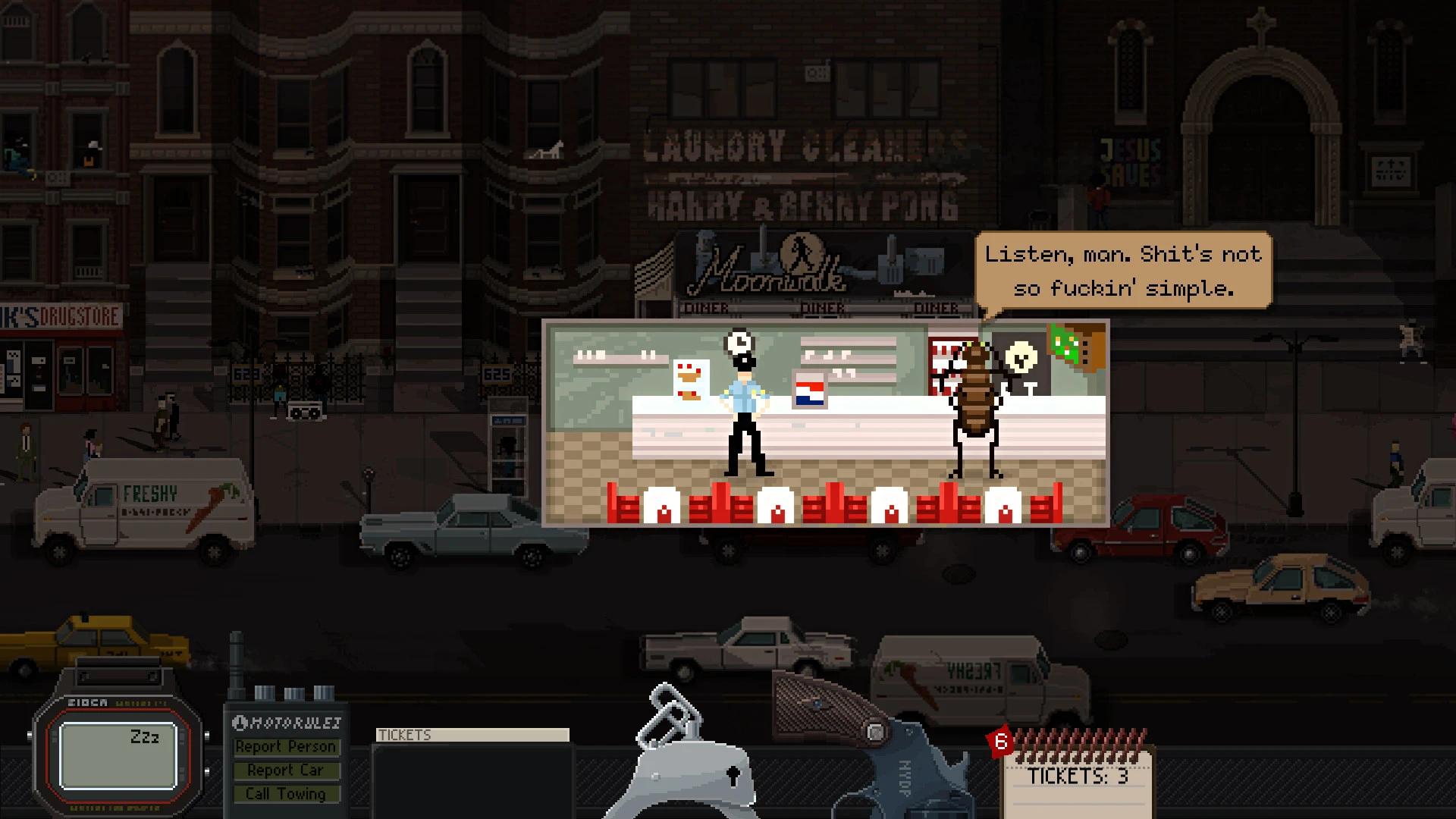This screenshot has width=1456, height=819.
Task: Choose Report Car on the radio
Action: [285, 770]
